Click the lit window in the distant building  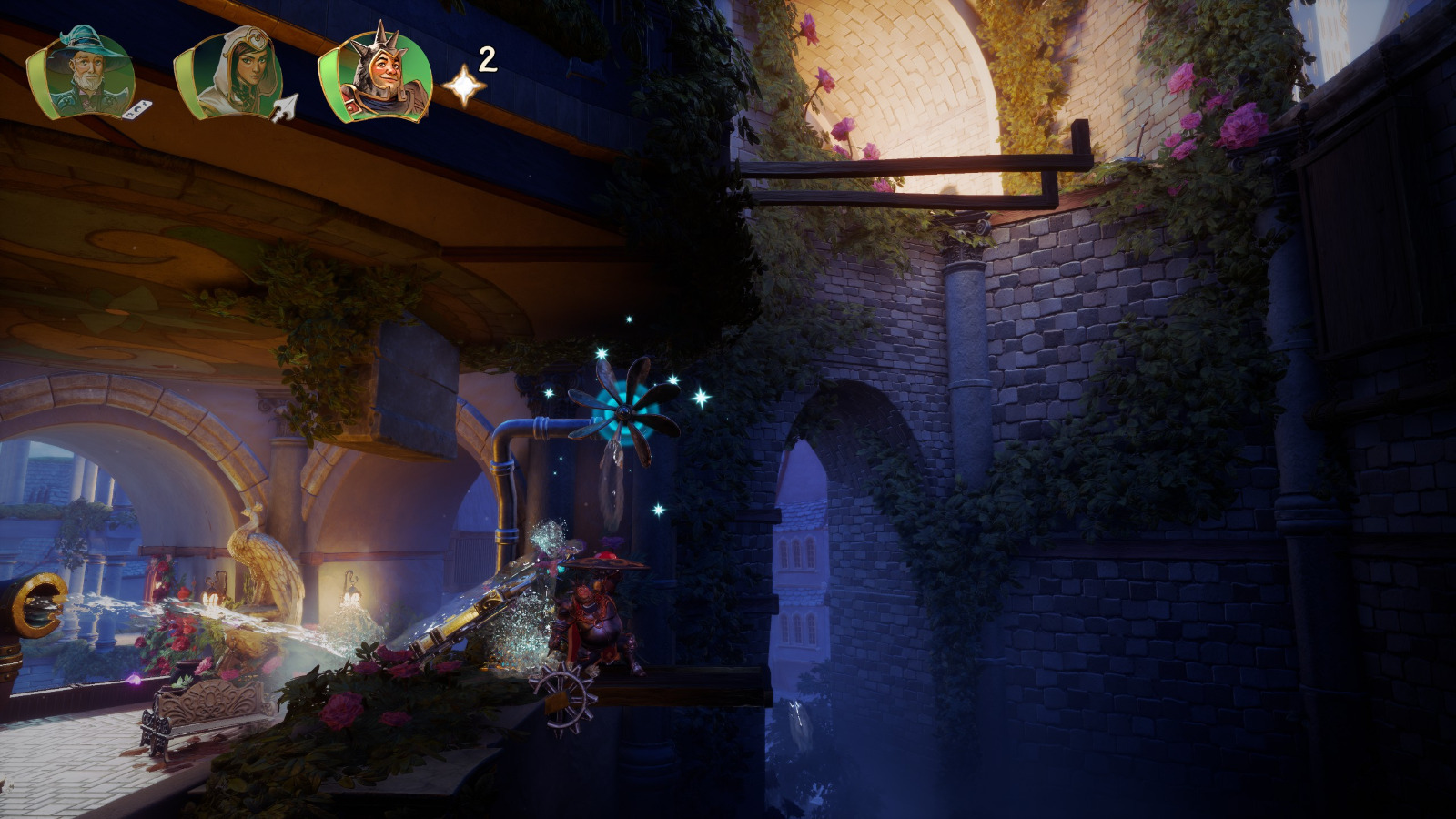click(x=797, y=551)
